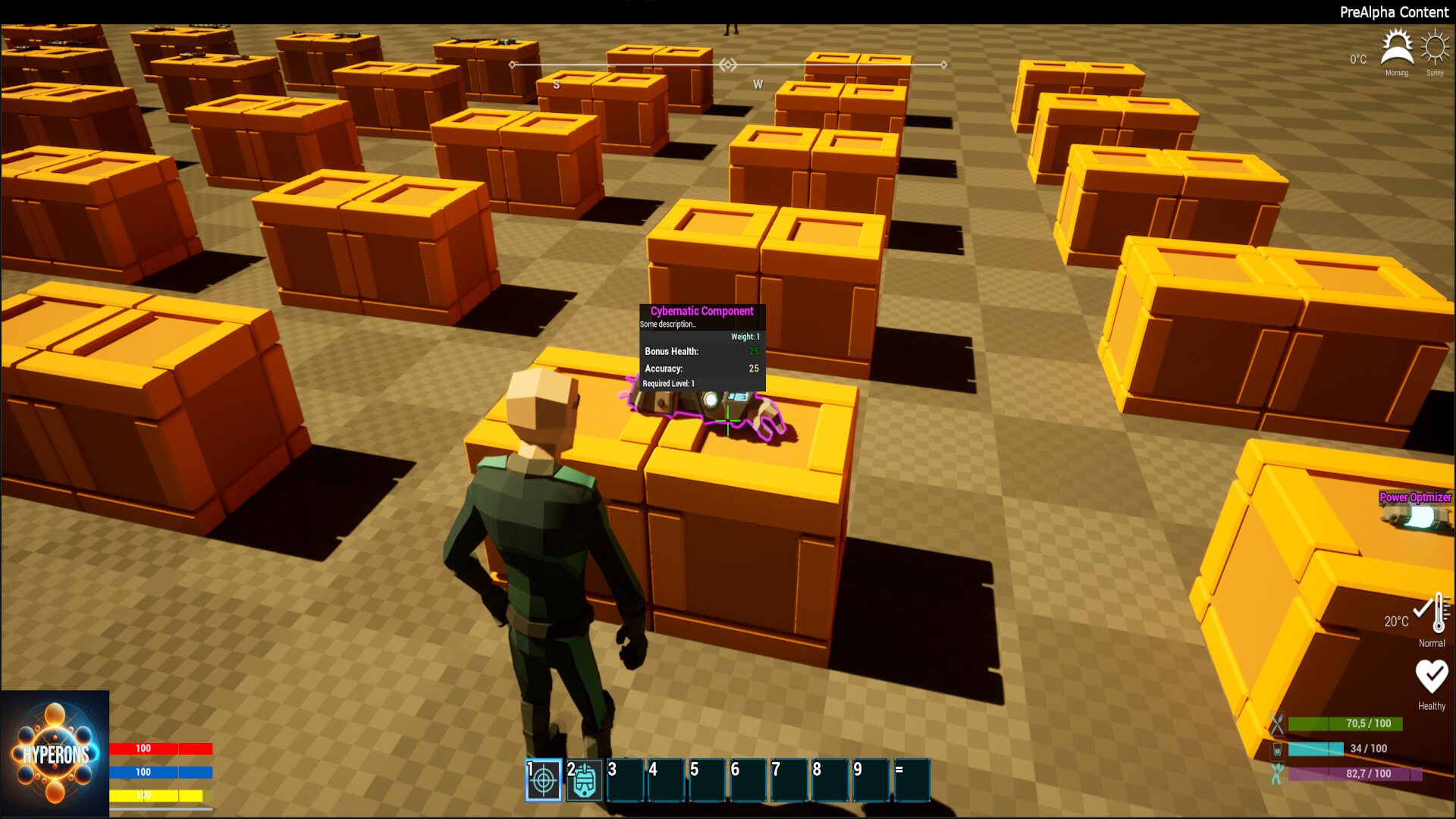Click the Healthy heart icon
The height and width of the screenshot is (819, 1456).
click(1432, 673)
